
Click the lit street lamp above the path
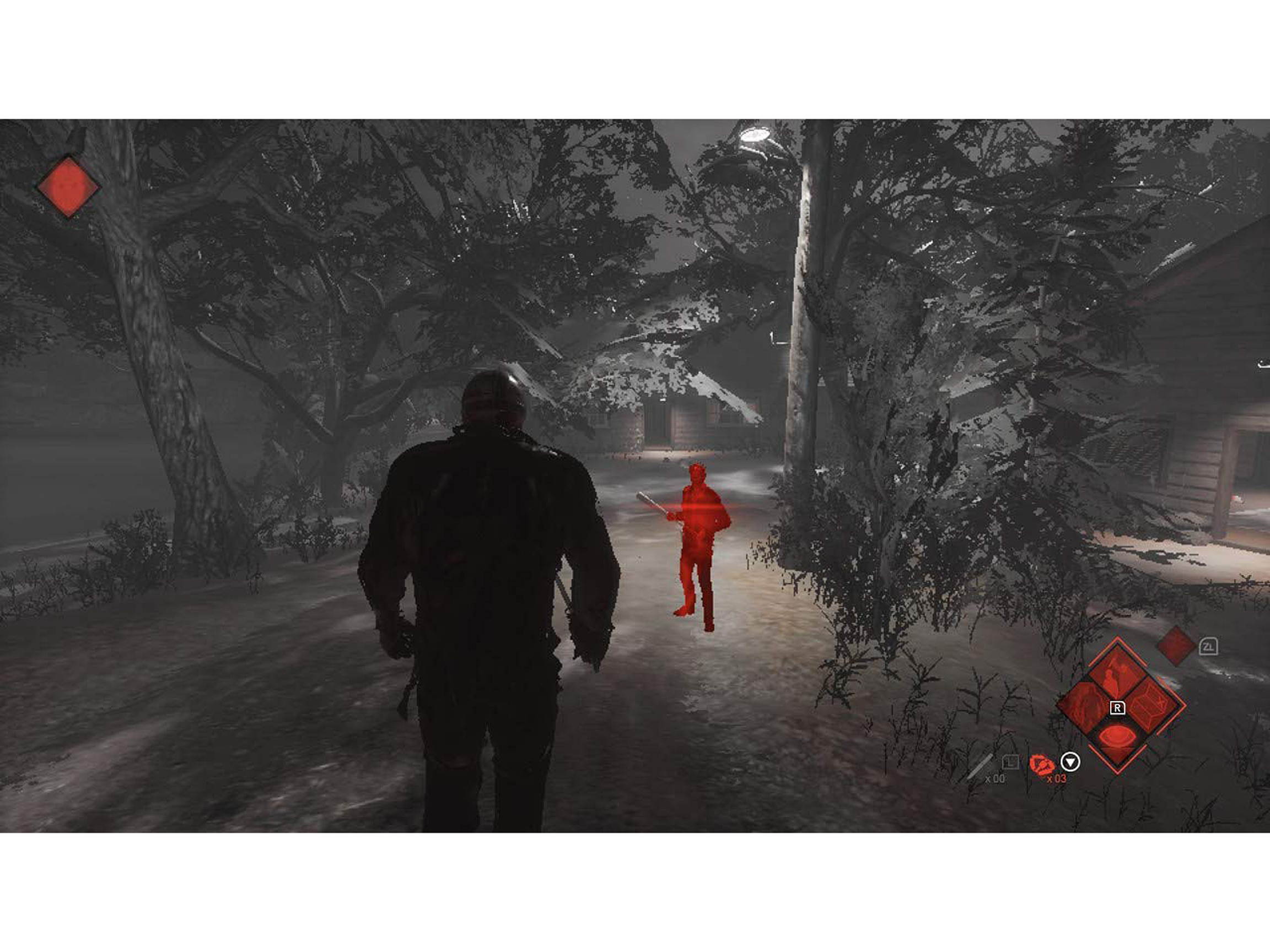click(x=755, y=133)
